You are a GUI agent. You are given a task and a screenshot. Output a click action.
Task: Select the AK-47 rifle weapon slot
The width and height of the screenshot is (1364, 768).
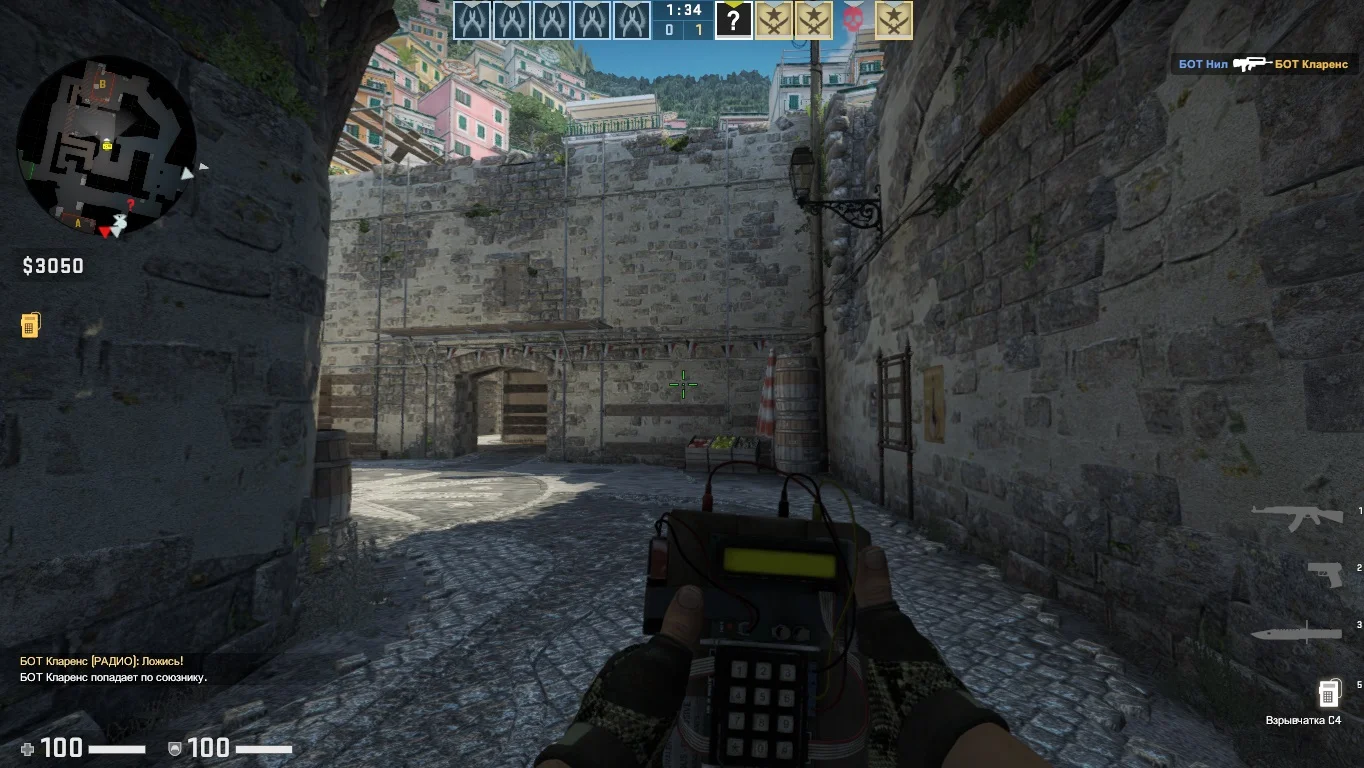1296,516
